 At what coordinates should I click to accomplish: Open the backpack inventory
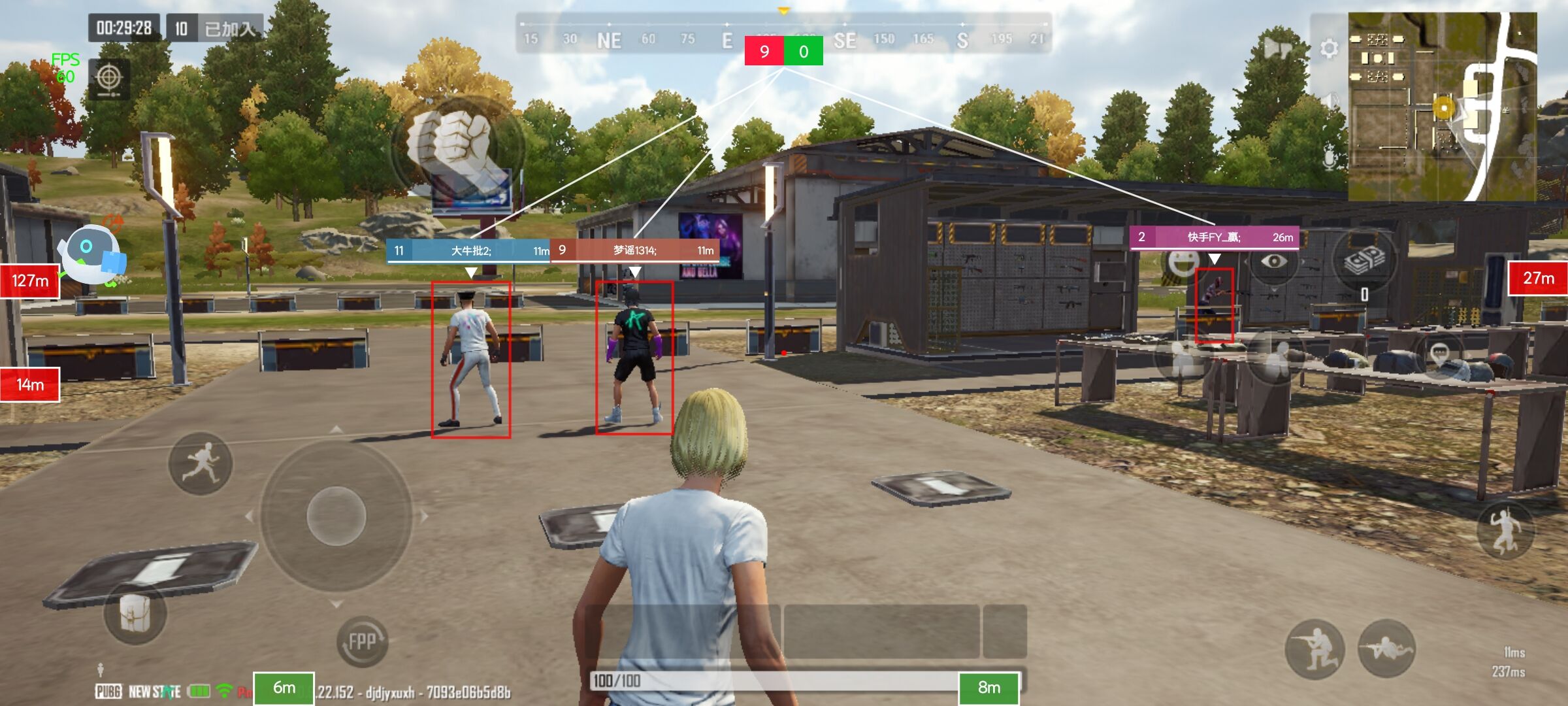135,613
